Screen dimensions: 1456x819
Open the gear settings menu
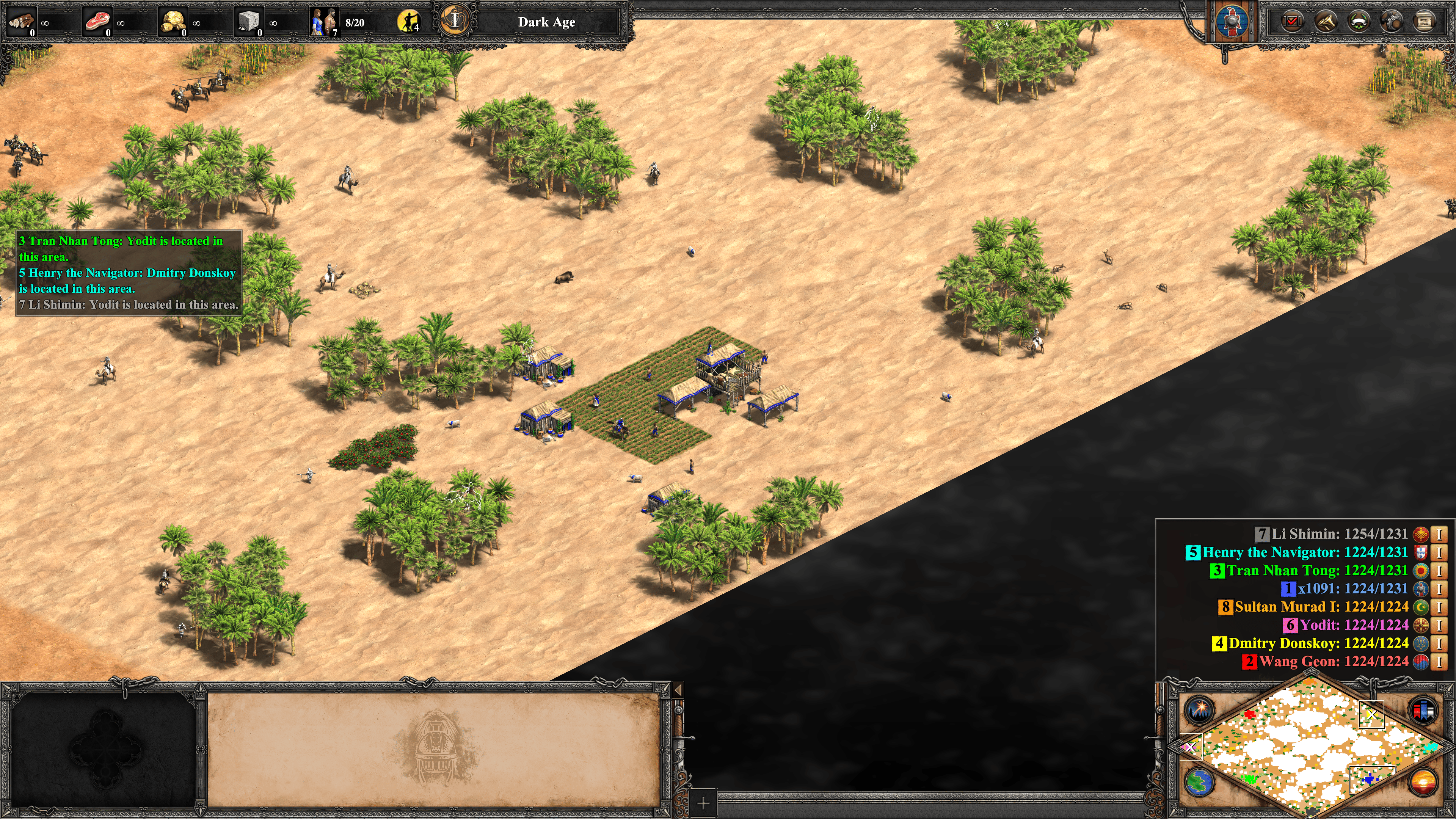(x=1391, y=22)
